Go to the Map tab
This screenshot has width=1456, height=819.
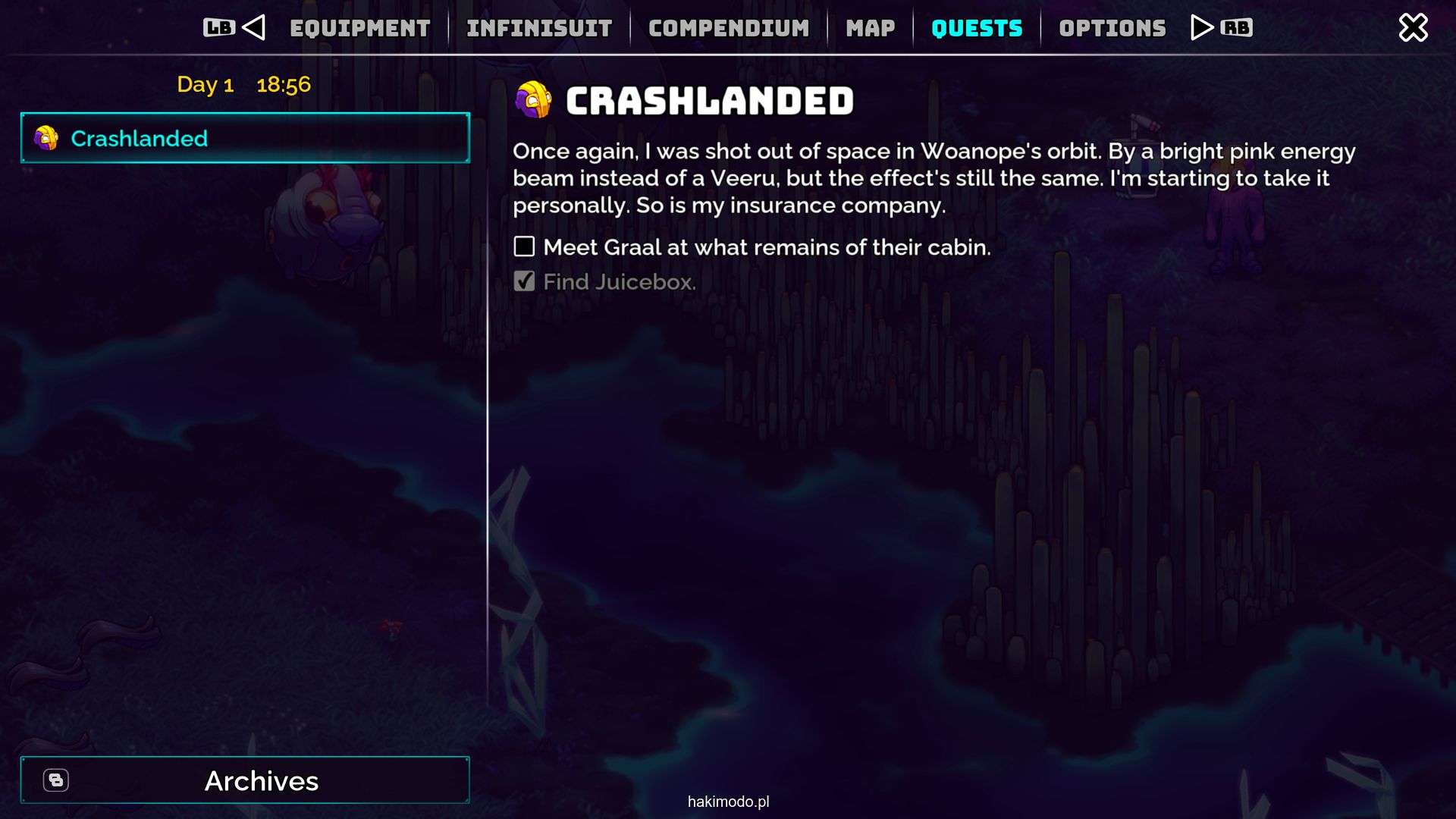pos(871,29)
